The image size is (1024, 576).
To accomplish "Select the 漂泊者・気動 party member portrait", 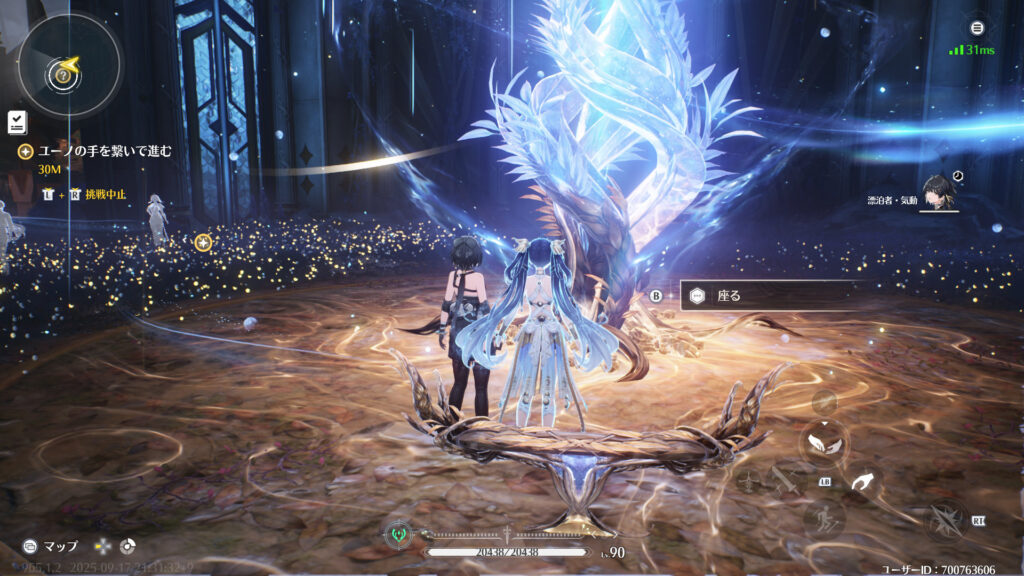I will (x=940, y=193).
